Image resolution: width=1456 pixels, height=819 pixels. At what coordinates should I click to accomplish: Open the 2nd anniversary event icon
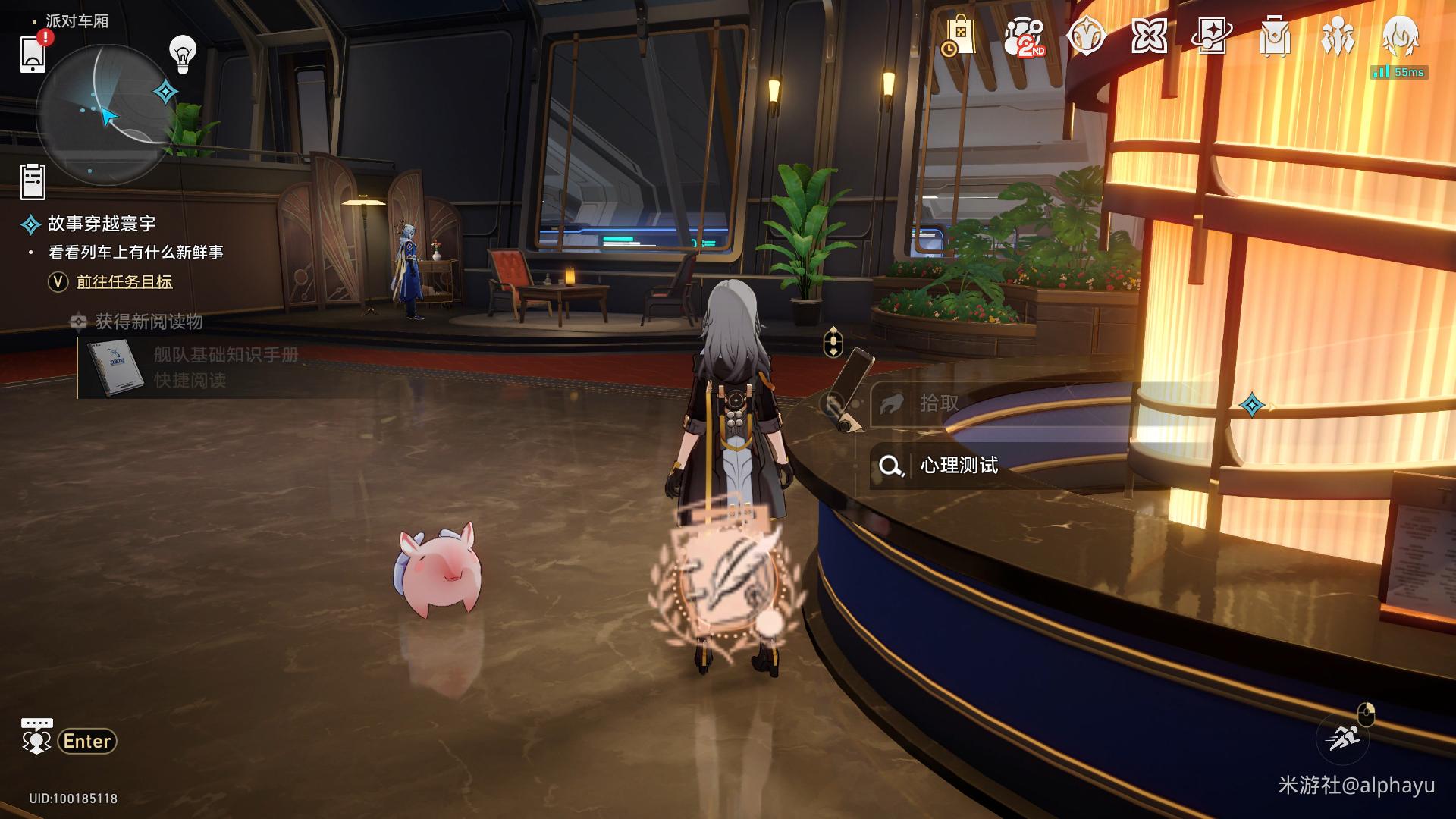(x=1023, y=36)
